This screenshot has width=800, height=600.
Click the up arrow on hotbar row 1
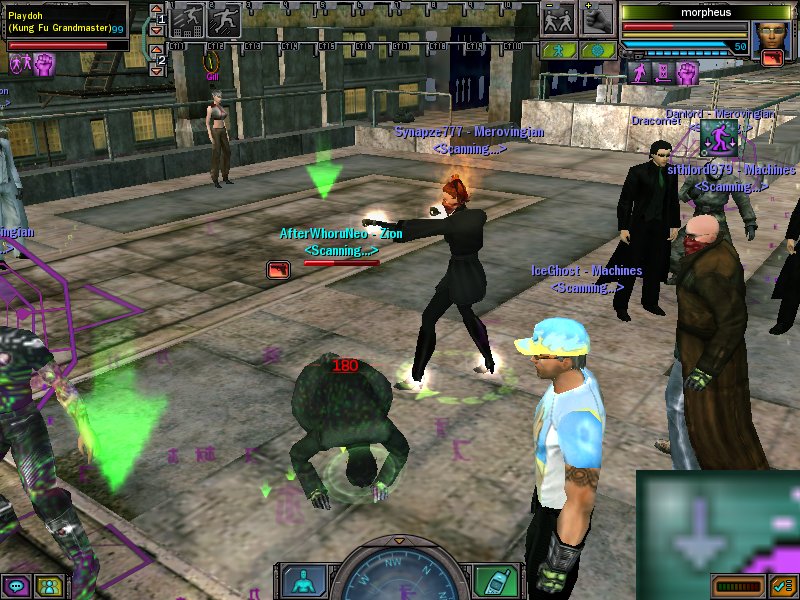155,11
